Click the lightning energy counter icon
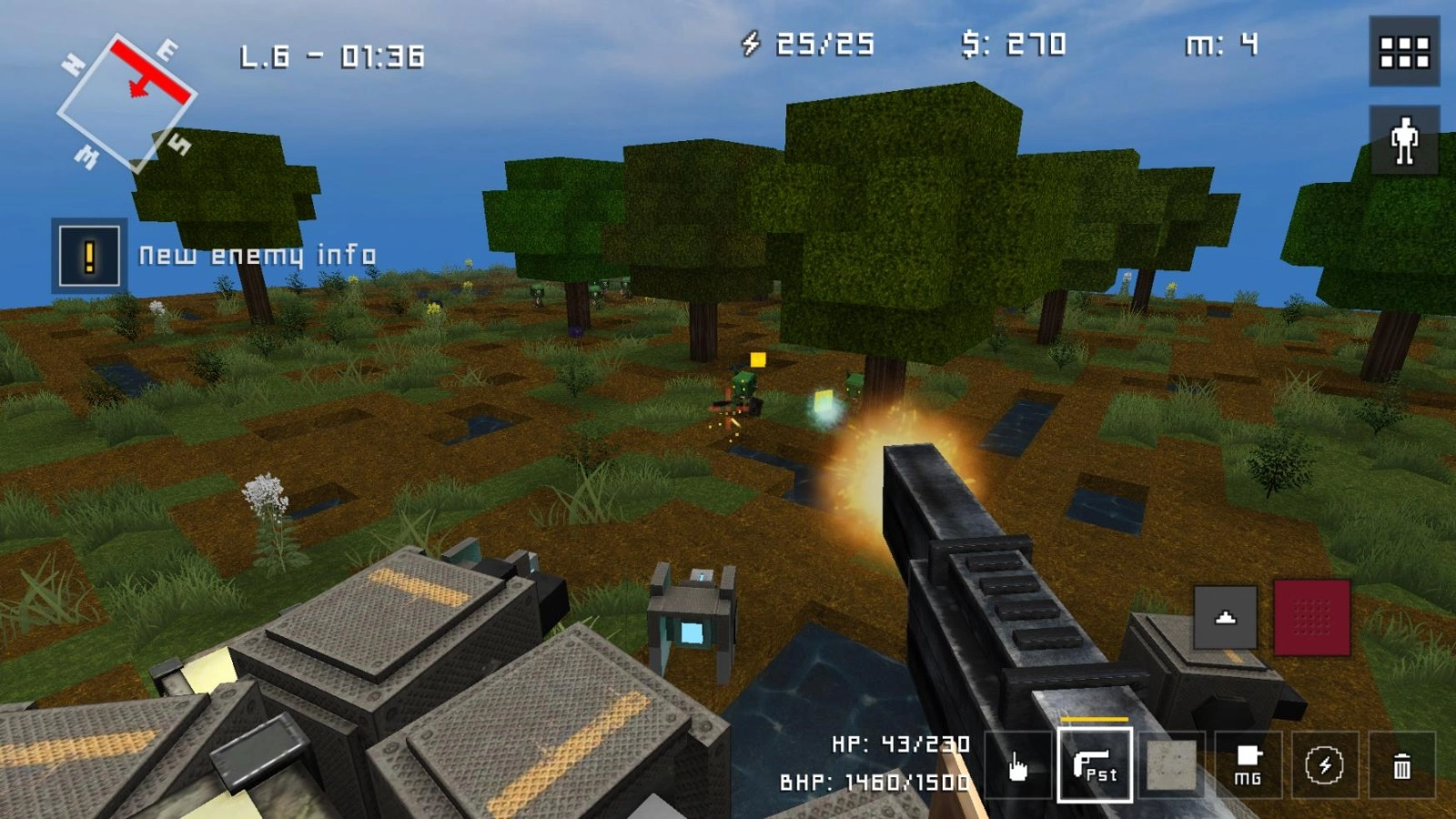Screen dimensions: 1456x819 [752, 41]
